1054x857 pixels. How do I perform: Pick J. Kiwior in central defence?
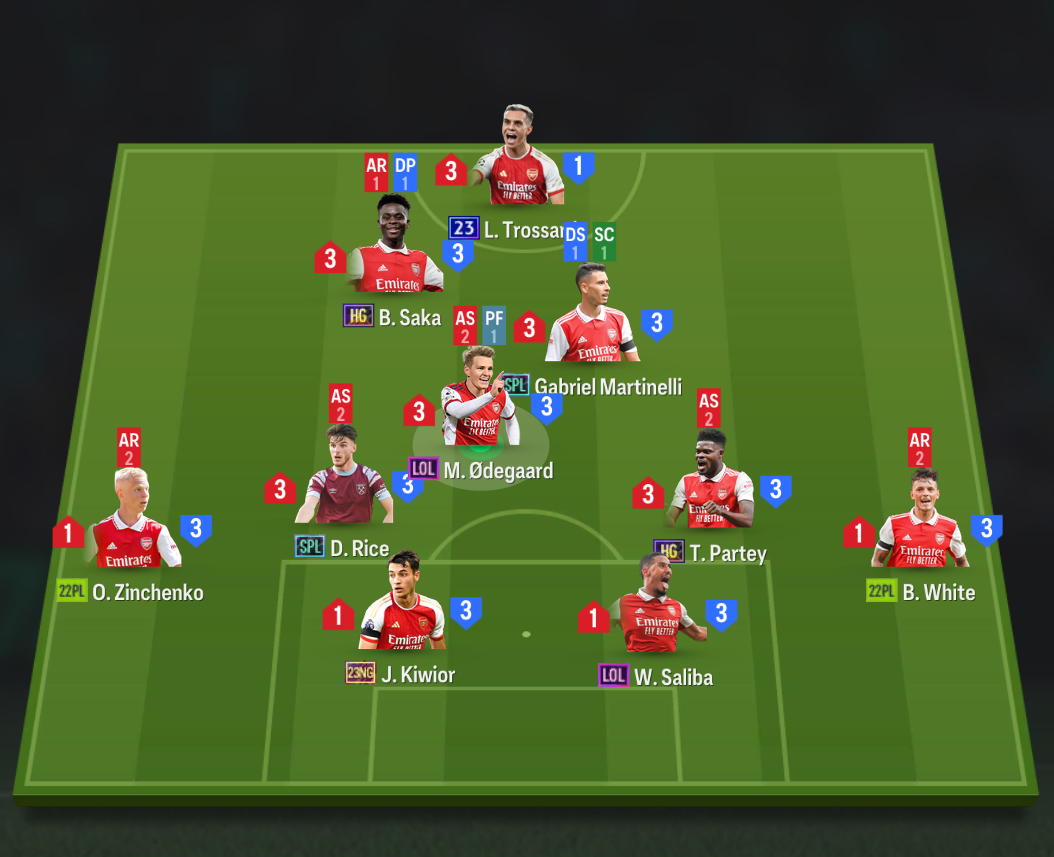tap(403, 603)
